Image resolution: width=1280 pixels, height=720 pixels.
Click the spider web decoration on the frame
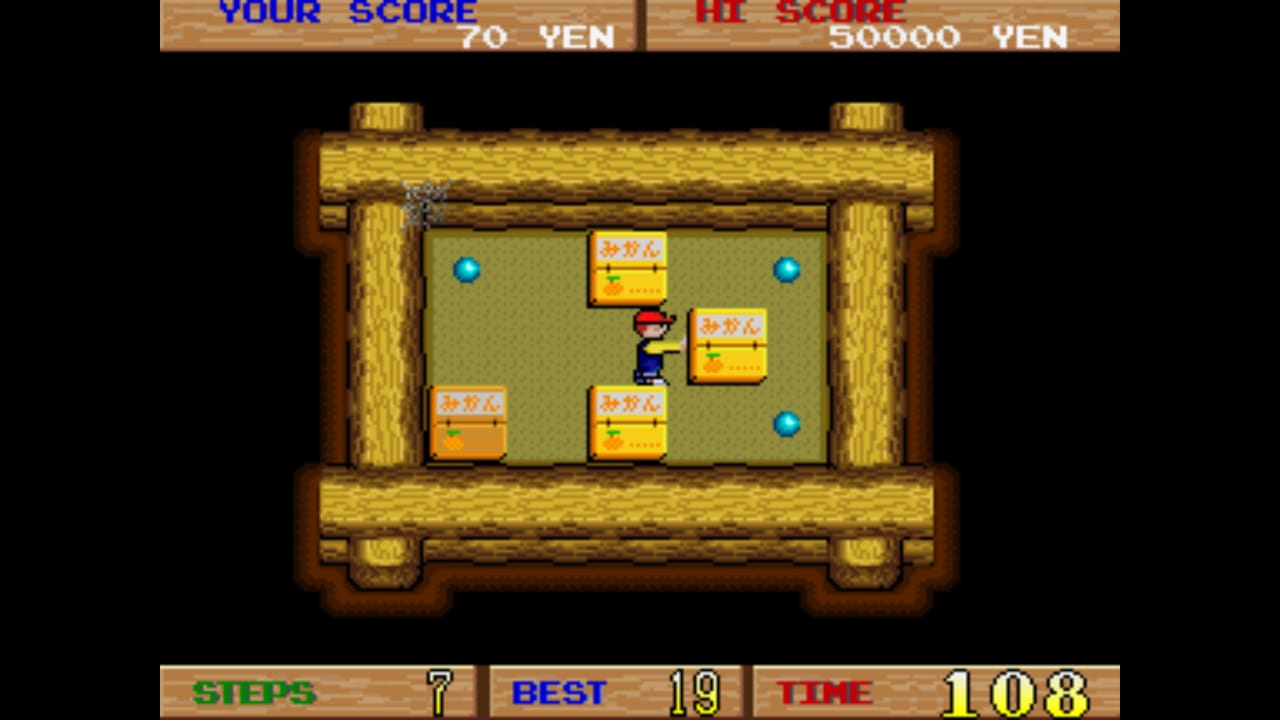click(x=424, y=203)
